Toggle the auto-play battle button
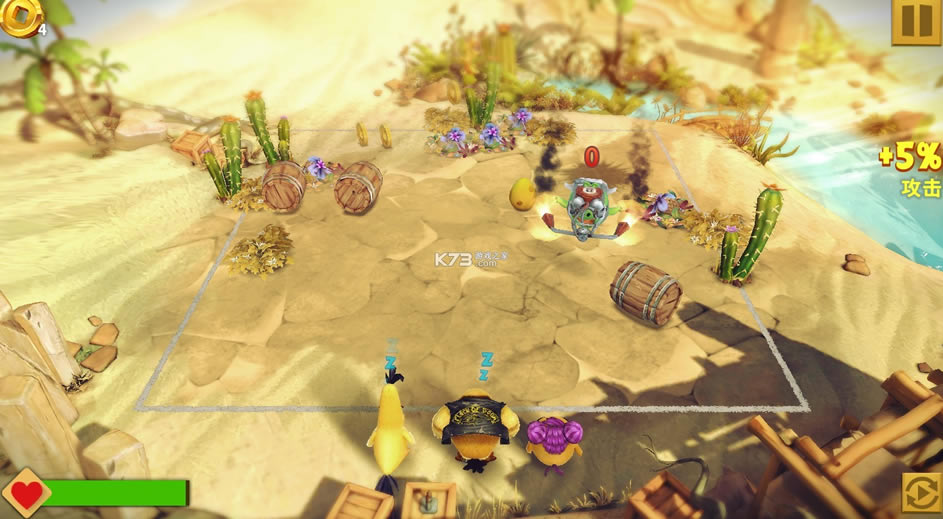This screenshot has height=519, width=943. (920, 493)
